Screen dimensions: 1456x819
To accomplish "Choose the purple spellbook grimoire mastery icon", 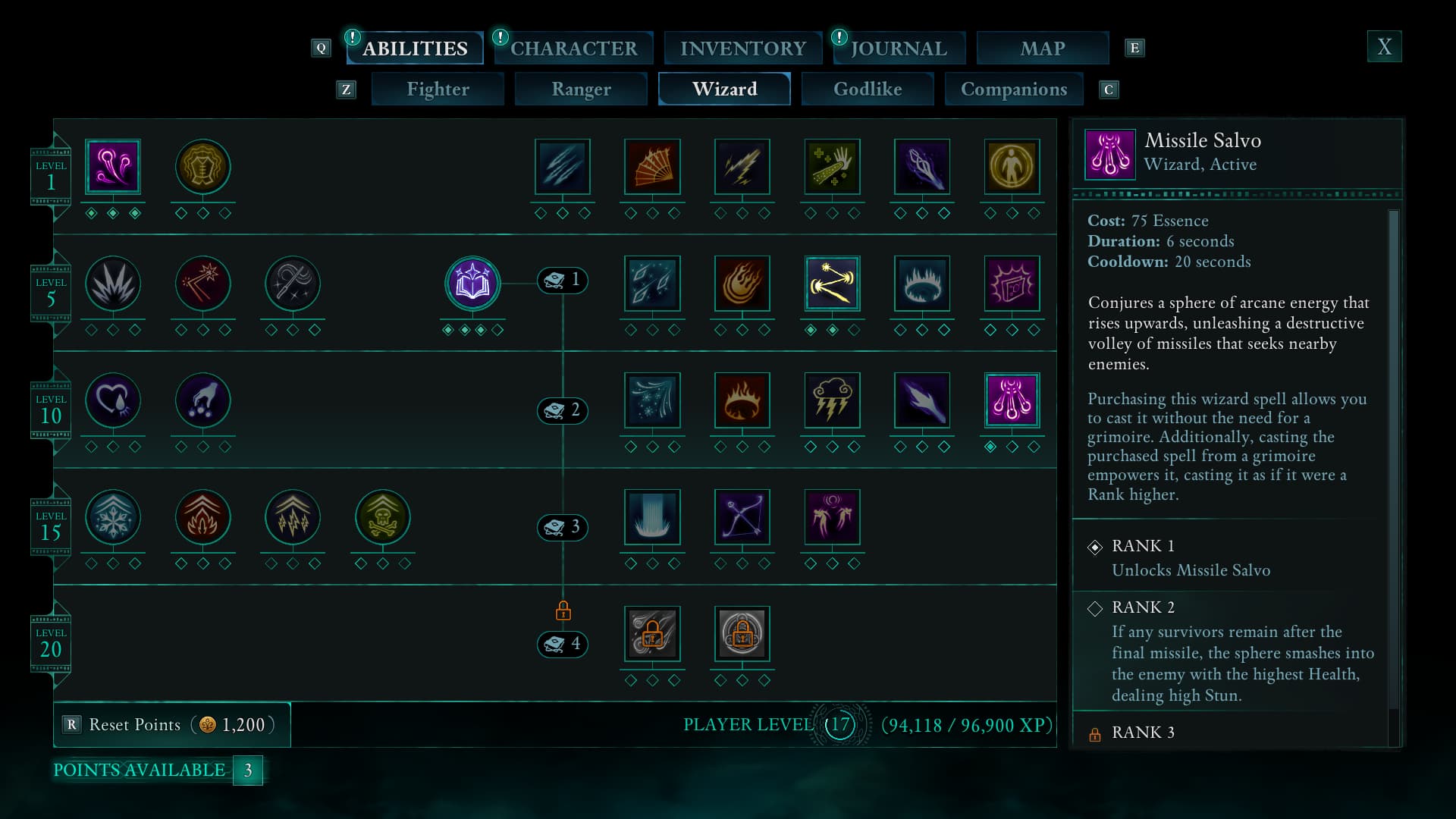I will 472,284.
